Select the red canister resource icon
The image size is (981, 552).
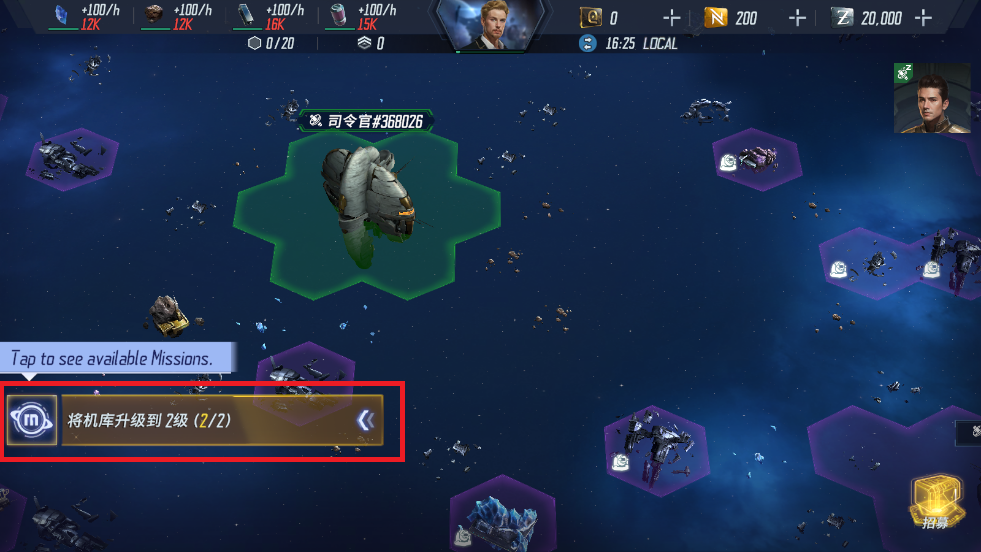(x=338, y=14)
